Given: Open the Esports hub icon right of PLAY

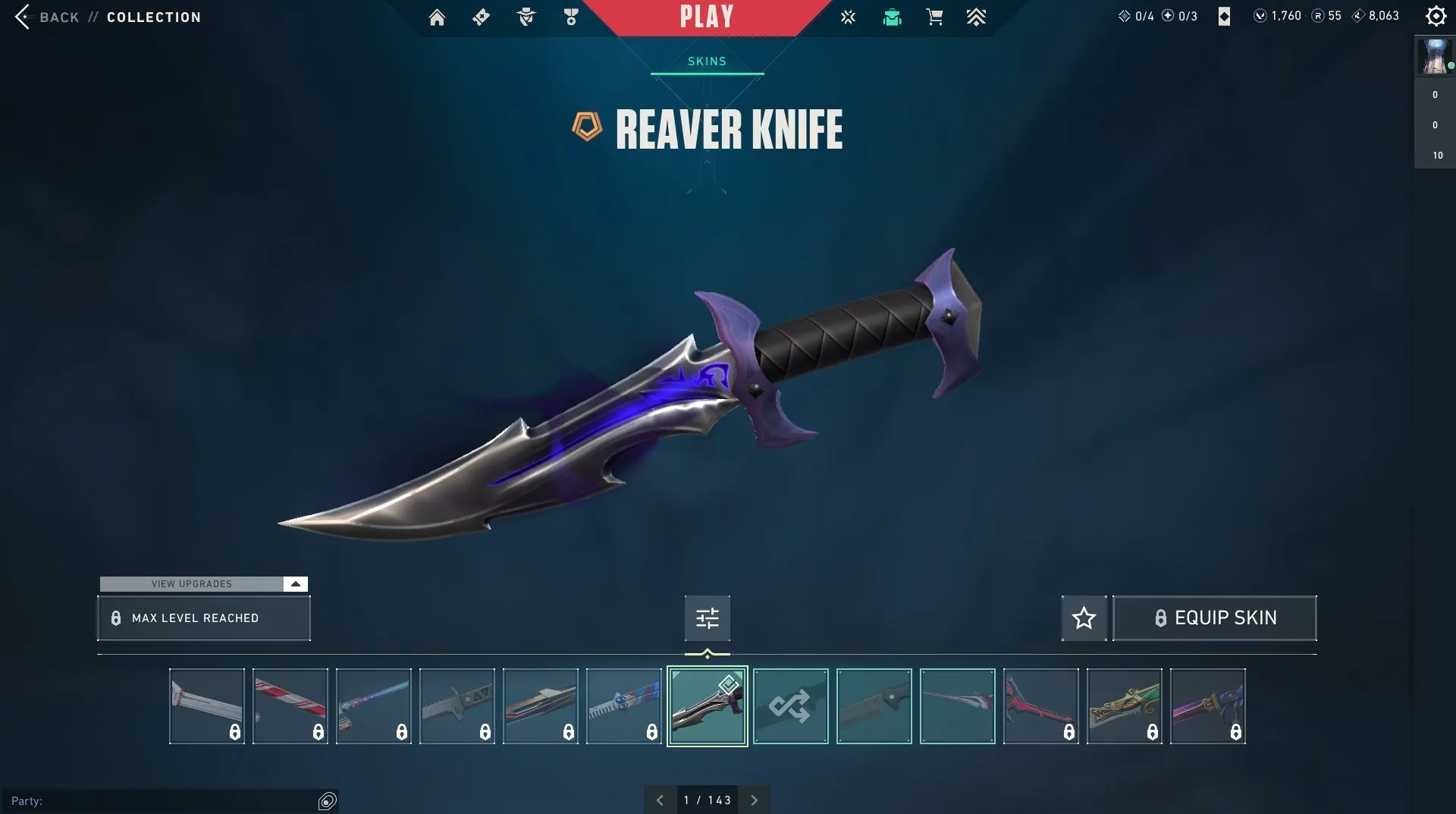Looking at the screenshot, I should pos(848,17).
